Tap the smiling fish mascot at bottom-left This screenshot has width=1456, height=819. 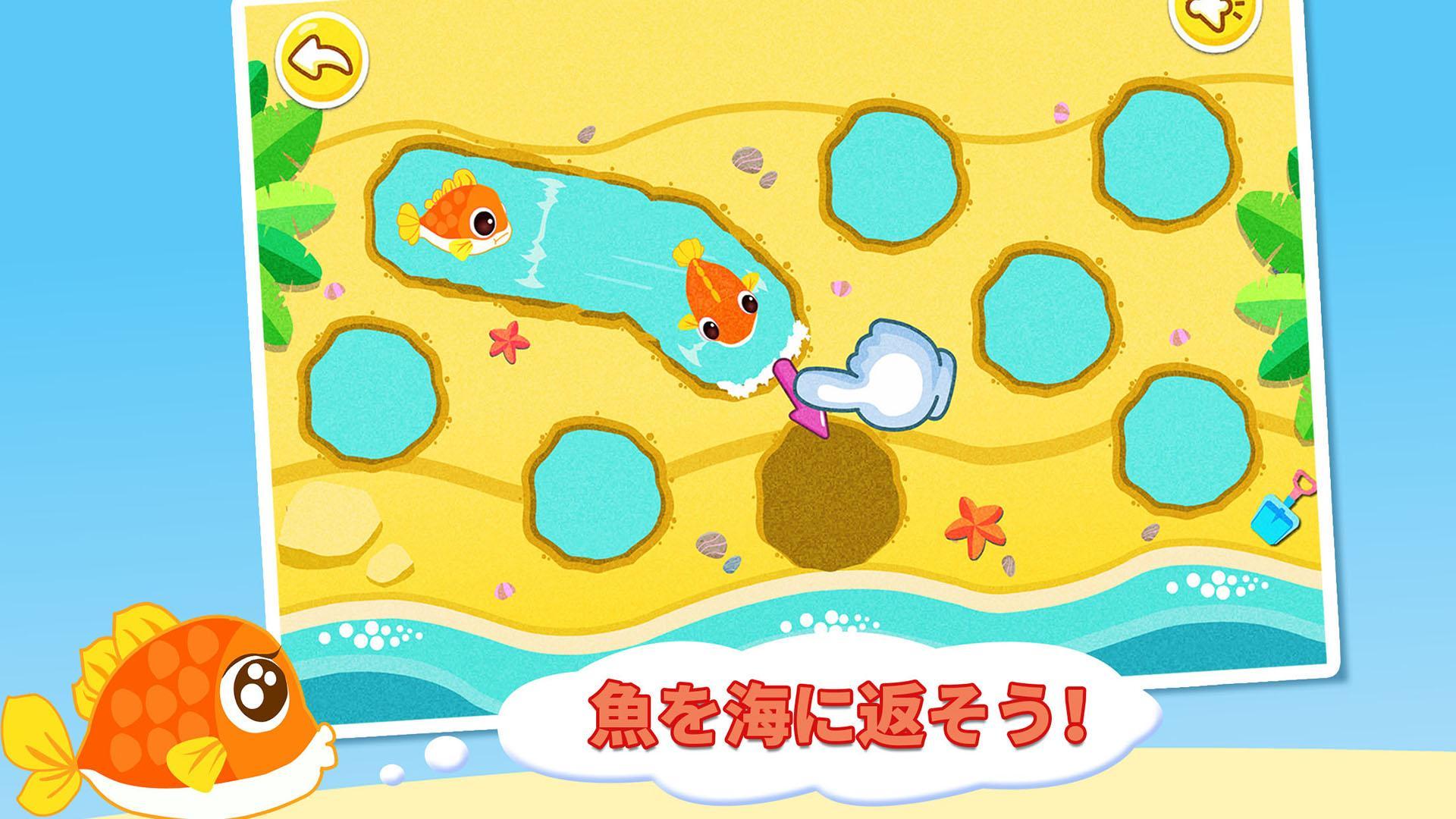click(x=174, y=713)
